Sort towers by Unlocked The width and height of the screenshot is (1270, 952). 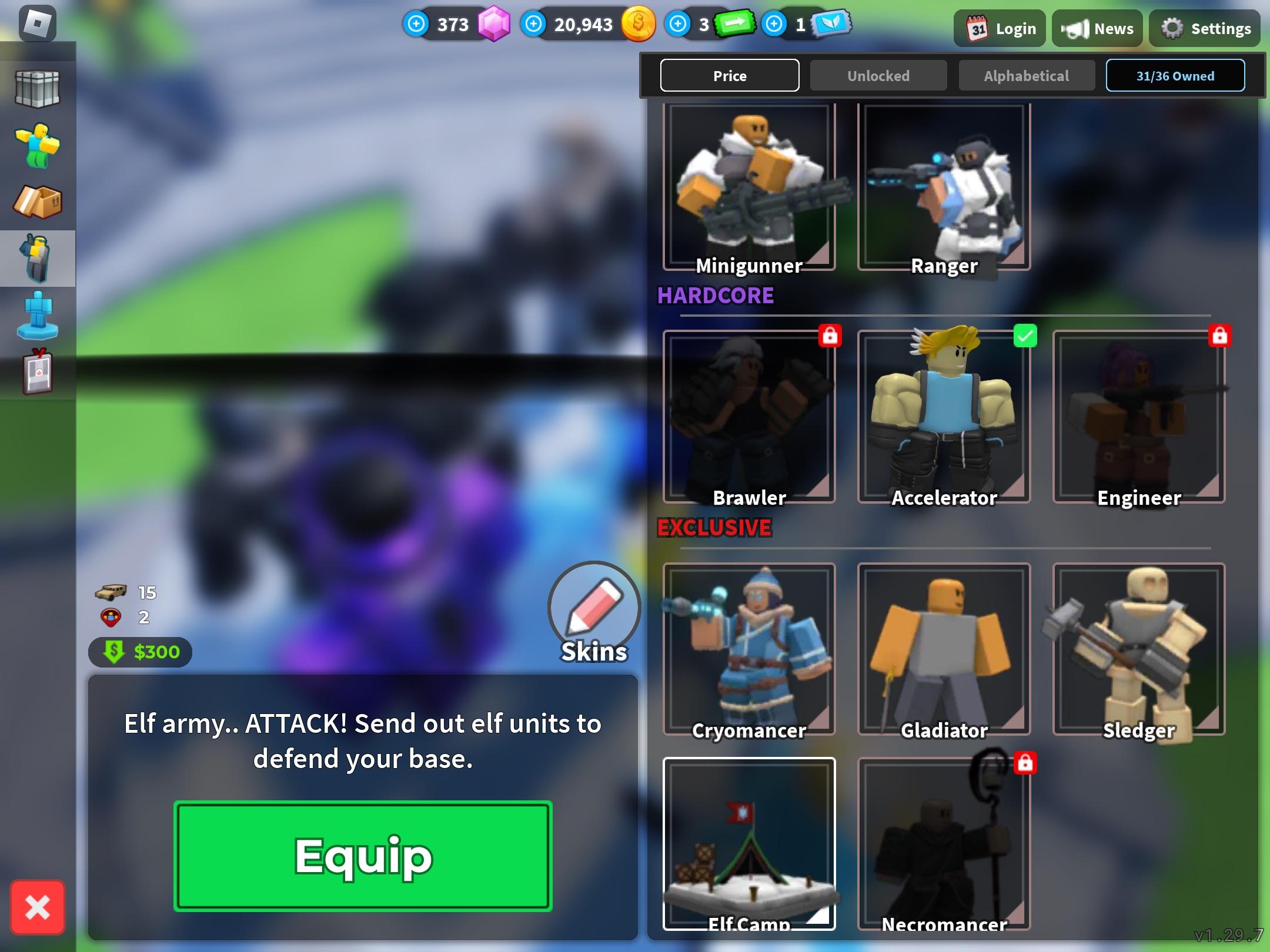tap(878, 75)
